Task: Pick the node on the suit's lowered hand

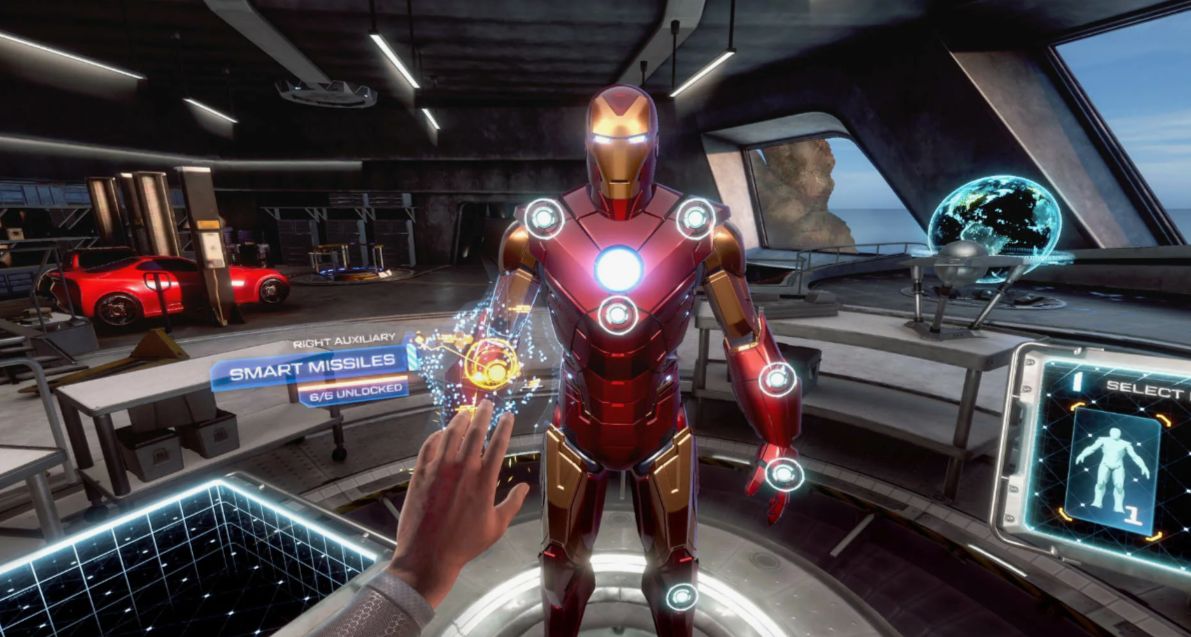Action: 785,474
